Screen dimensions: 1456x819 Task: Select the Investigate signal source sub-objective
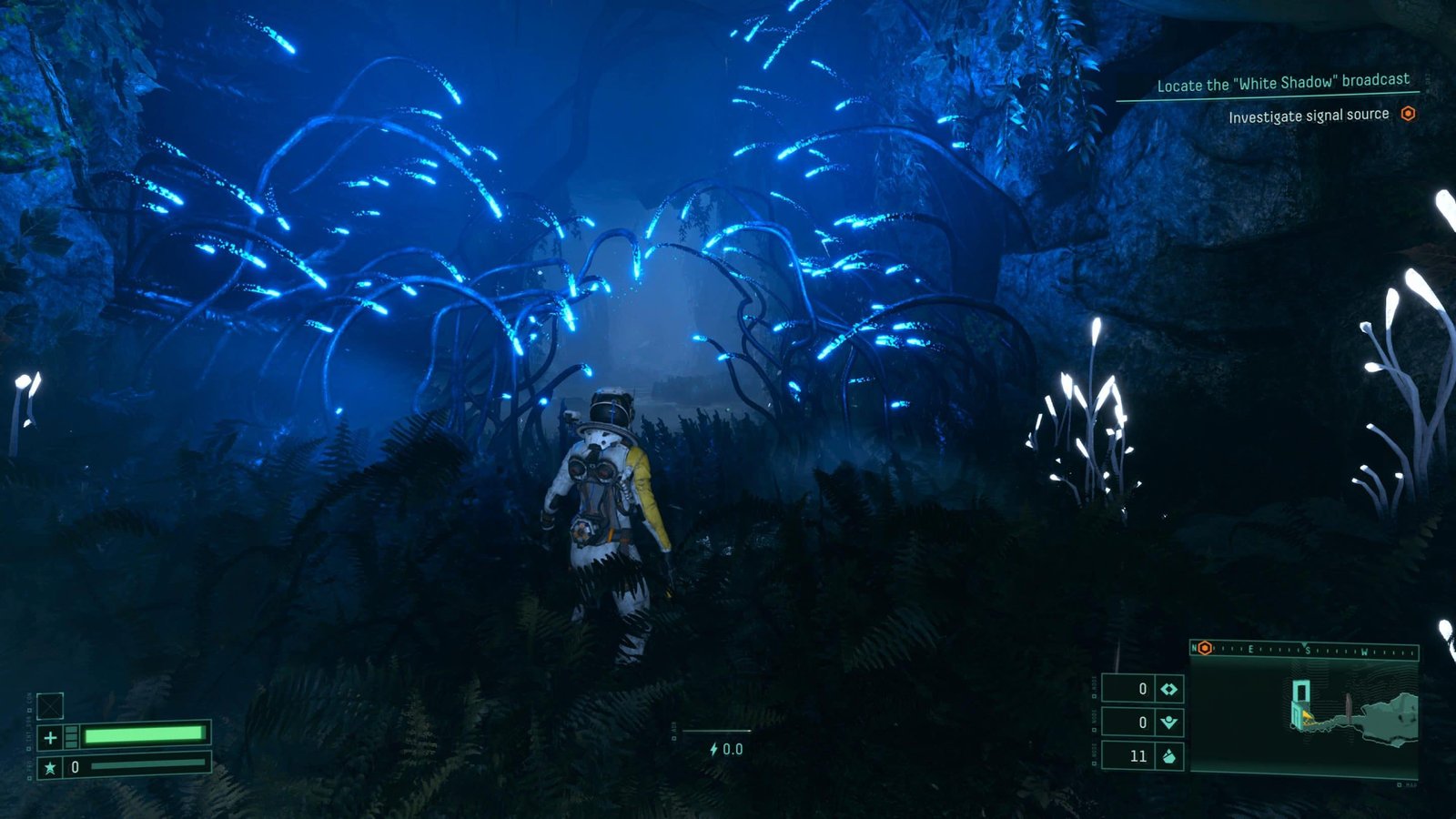(x=1309, y=115)
